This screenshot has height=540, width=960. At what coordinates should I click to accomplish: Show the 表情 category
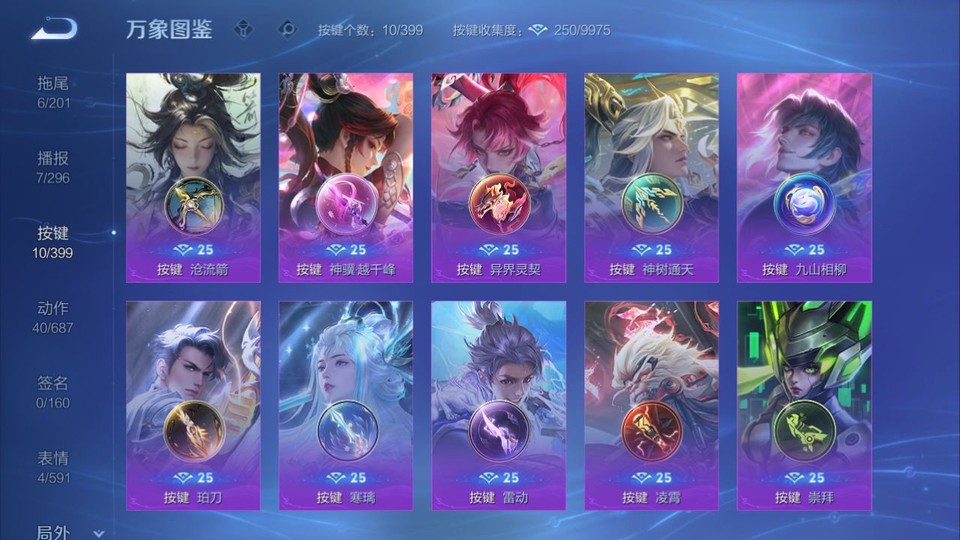pos(54,466)
